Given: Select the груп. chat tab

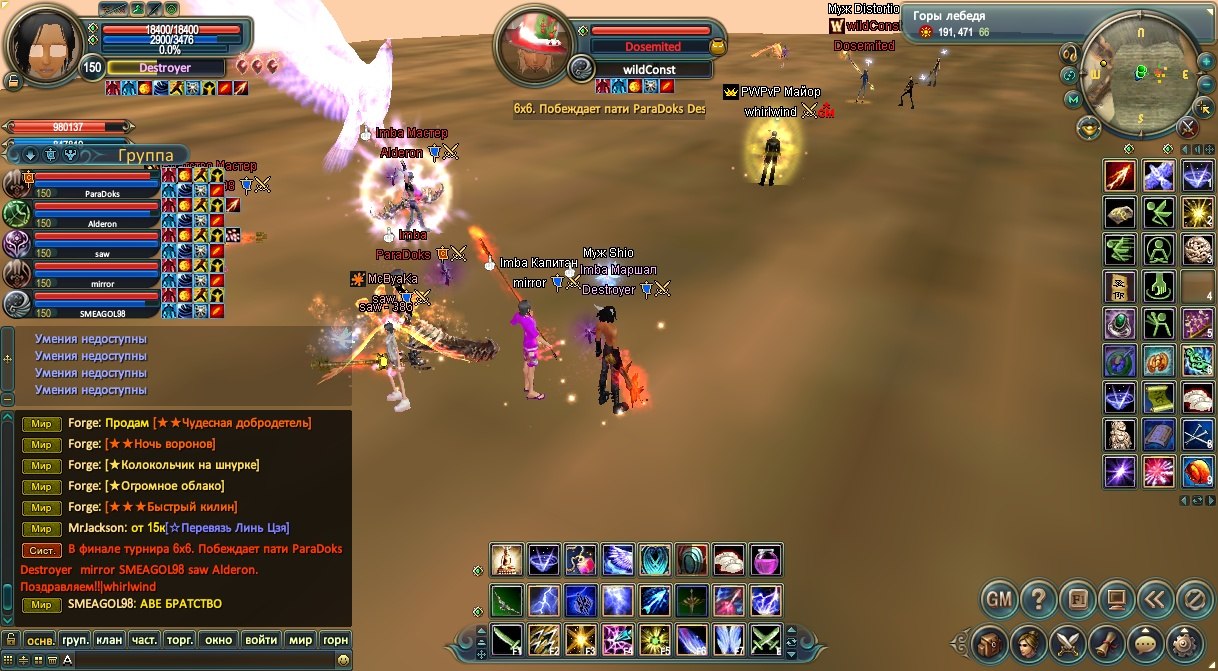Looking at the screenshot, I should pyautogui.click(x=75, y=640).
